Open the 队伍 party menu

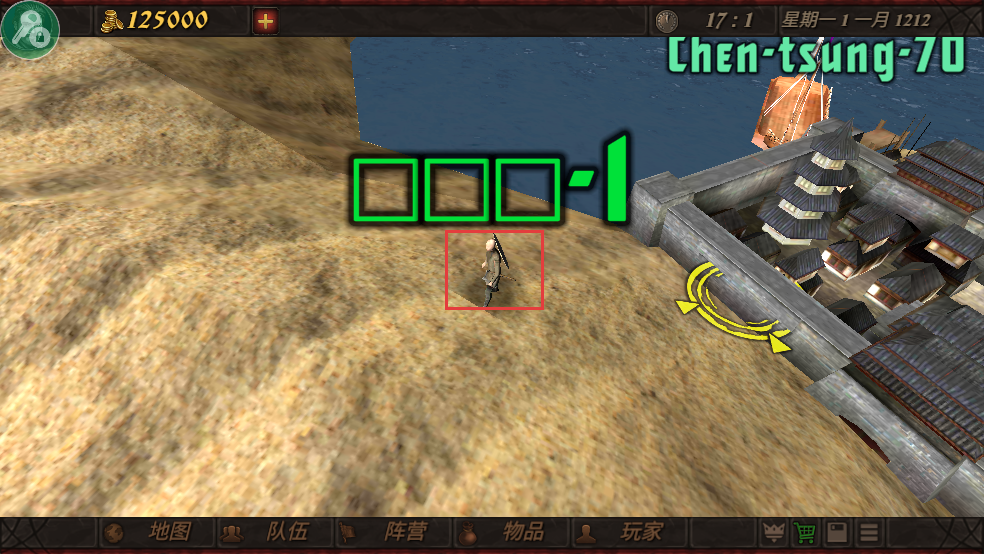pyautogui.click(x=268, y=532)
